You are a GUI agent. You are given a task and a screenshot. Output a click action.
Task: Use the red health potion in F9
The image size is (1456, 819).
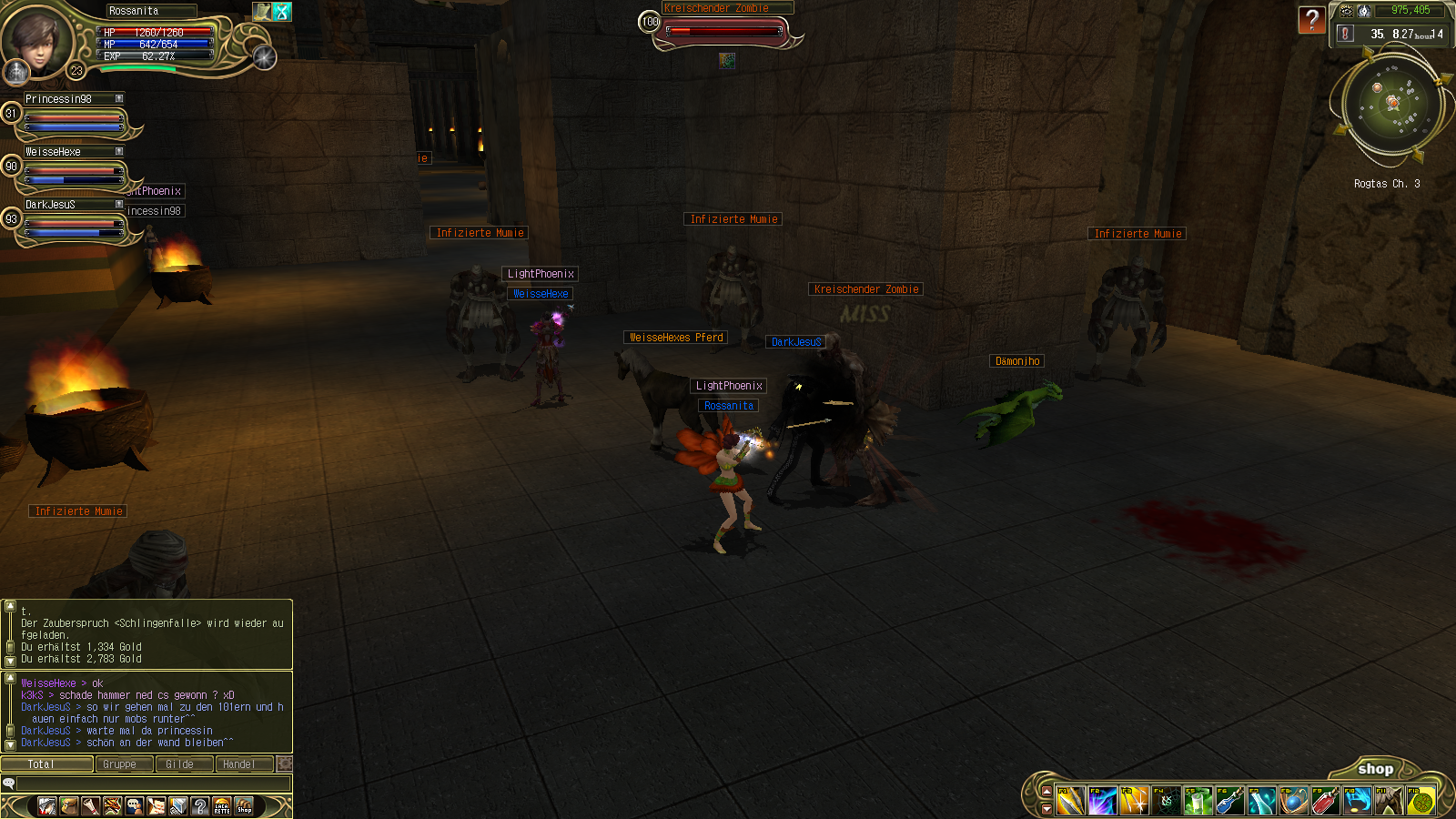pyautogui.click(x=1325, y=802)
